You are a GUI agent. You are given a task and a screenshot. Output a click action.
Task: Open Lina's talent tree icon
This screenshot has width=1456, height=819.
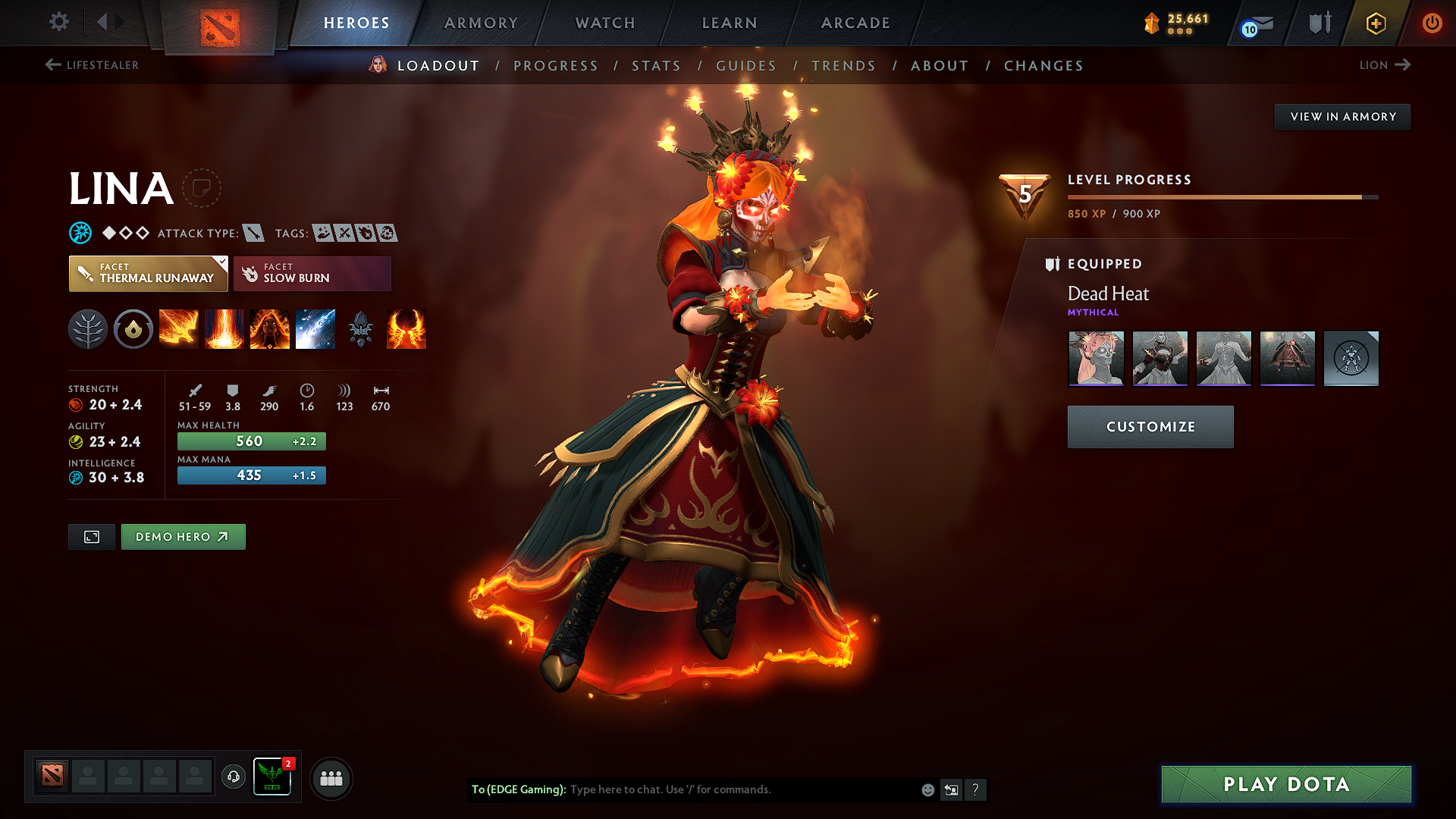[x=88, y=329]
